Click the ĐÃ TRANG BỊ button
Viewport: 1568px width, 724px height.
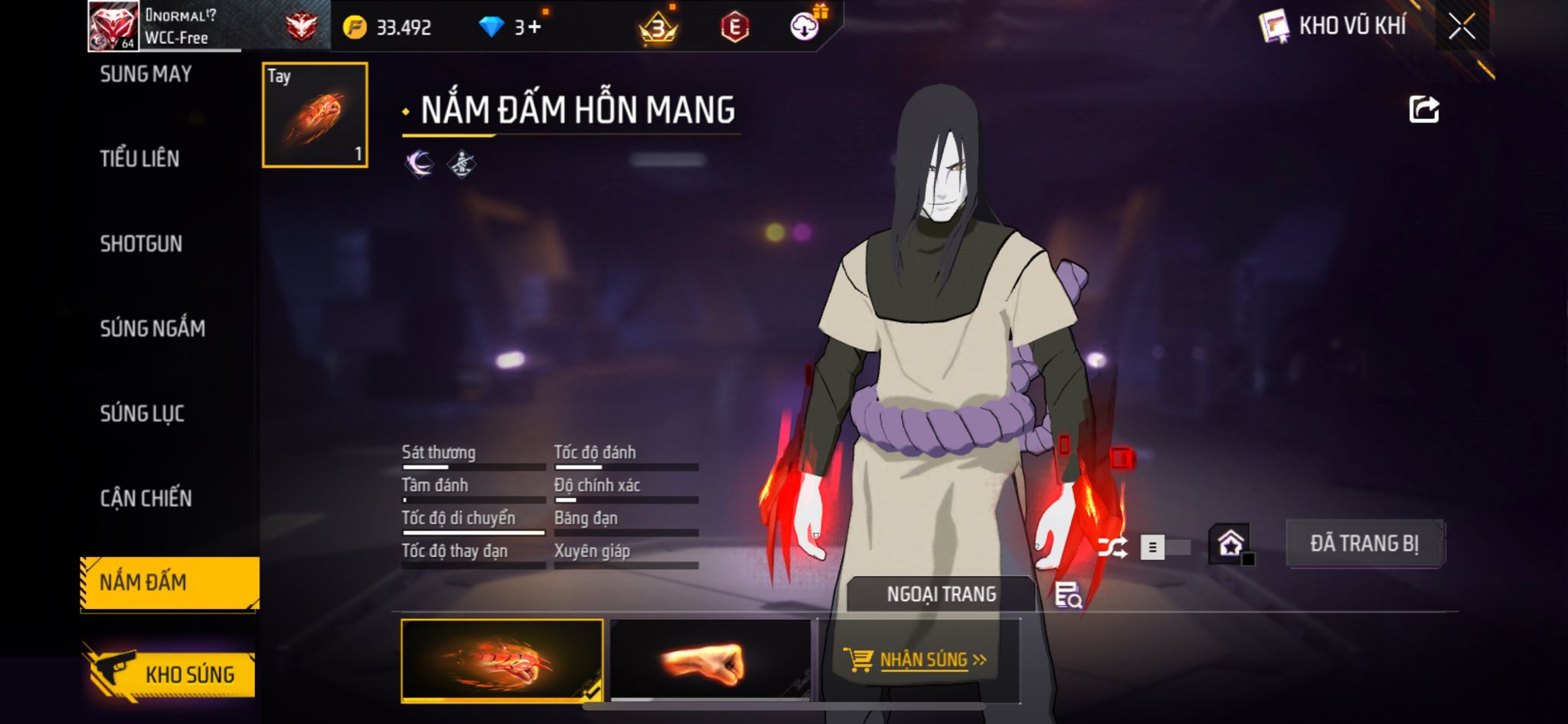[1364, 543]
